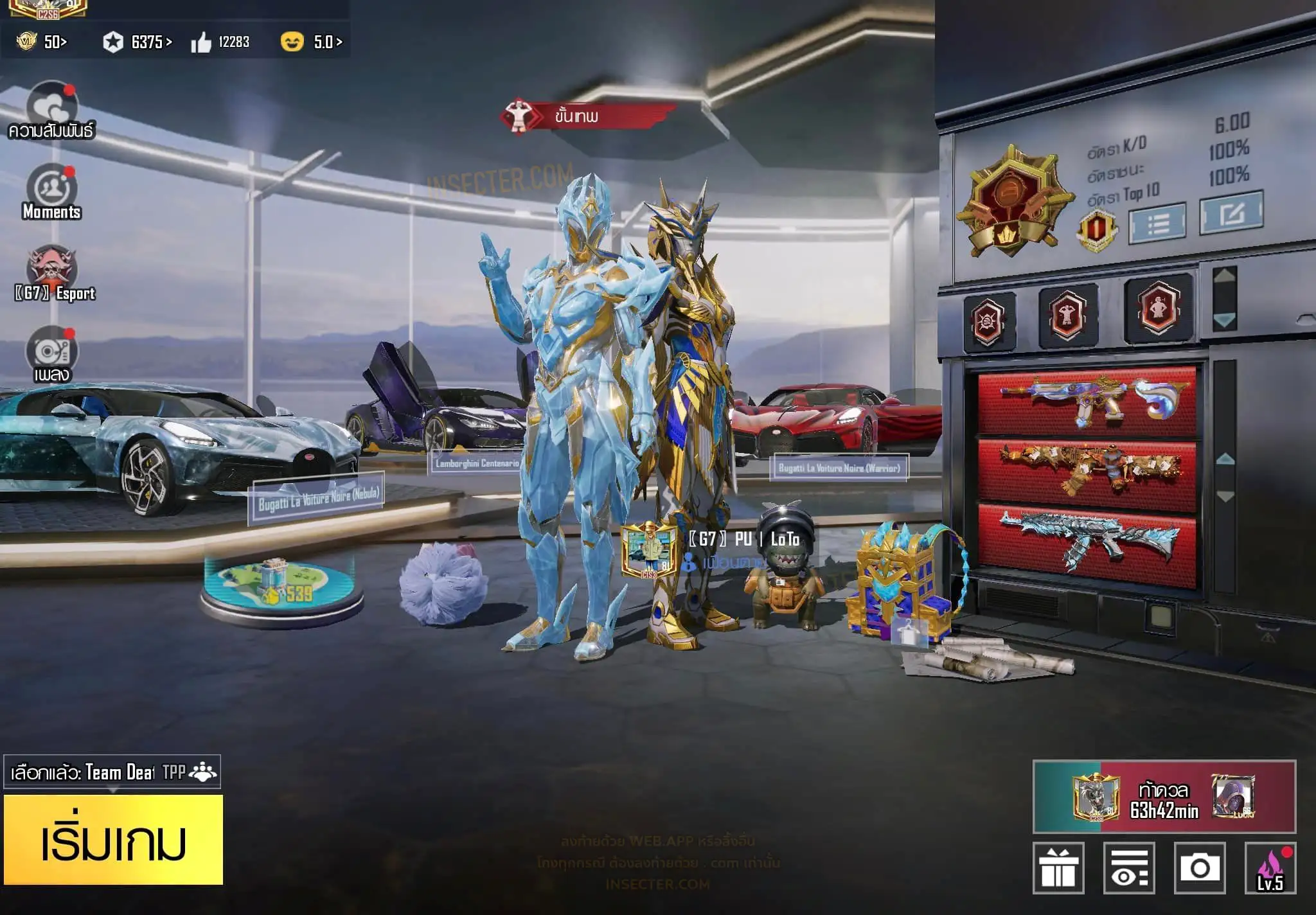Viewport: 1316px width, 915px height.
Task: Open the gift box button
Action: point(1058,868)
